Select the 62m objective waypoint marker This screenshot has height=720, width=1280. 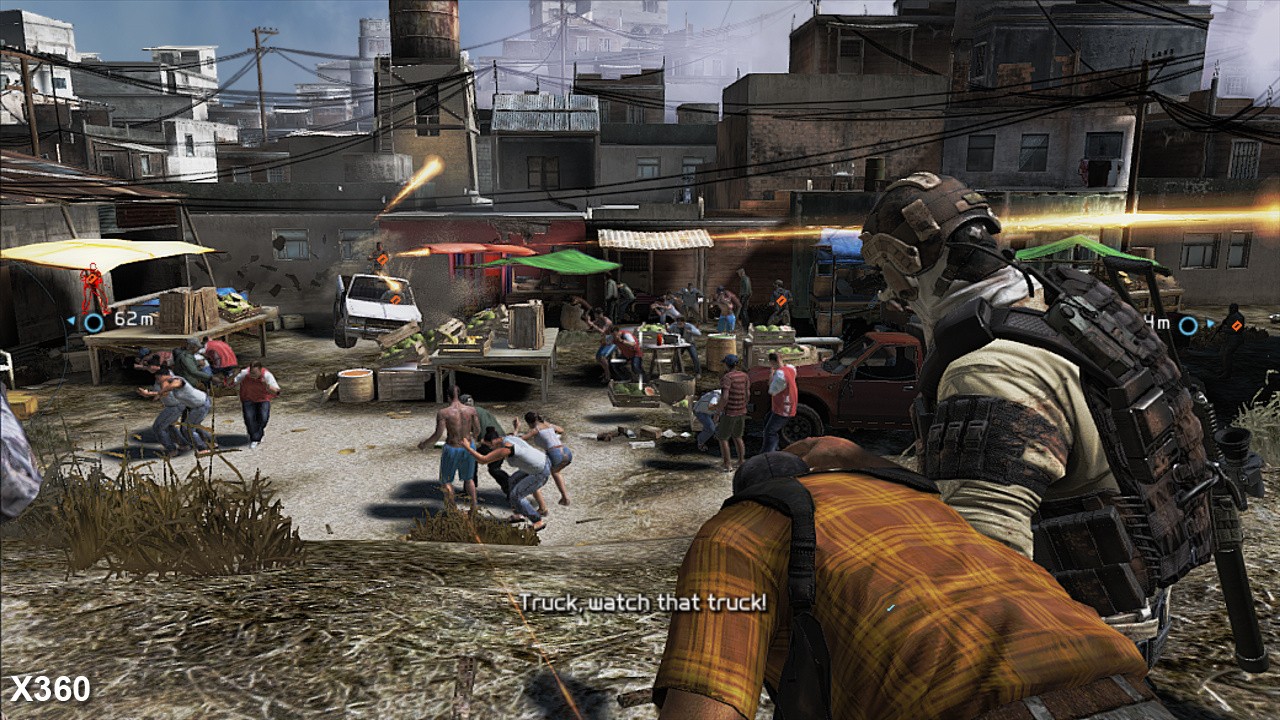(x=93, y=322)
